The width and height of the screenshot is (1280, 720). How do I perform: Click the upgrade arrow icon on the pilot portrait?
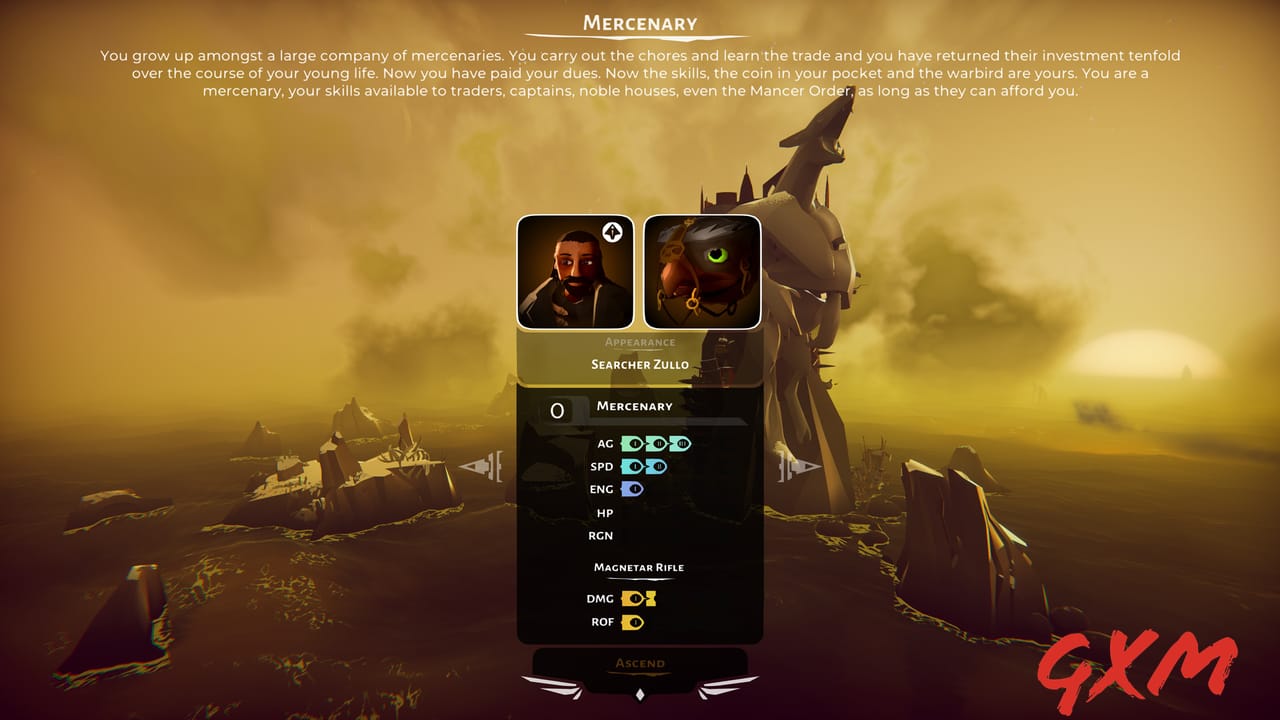(x=612, y=232)
